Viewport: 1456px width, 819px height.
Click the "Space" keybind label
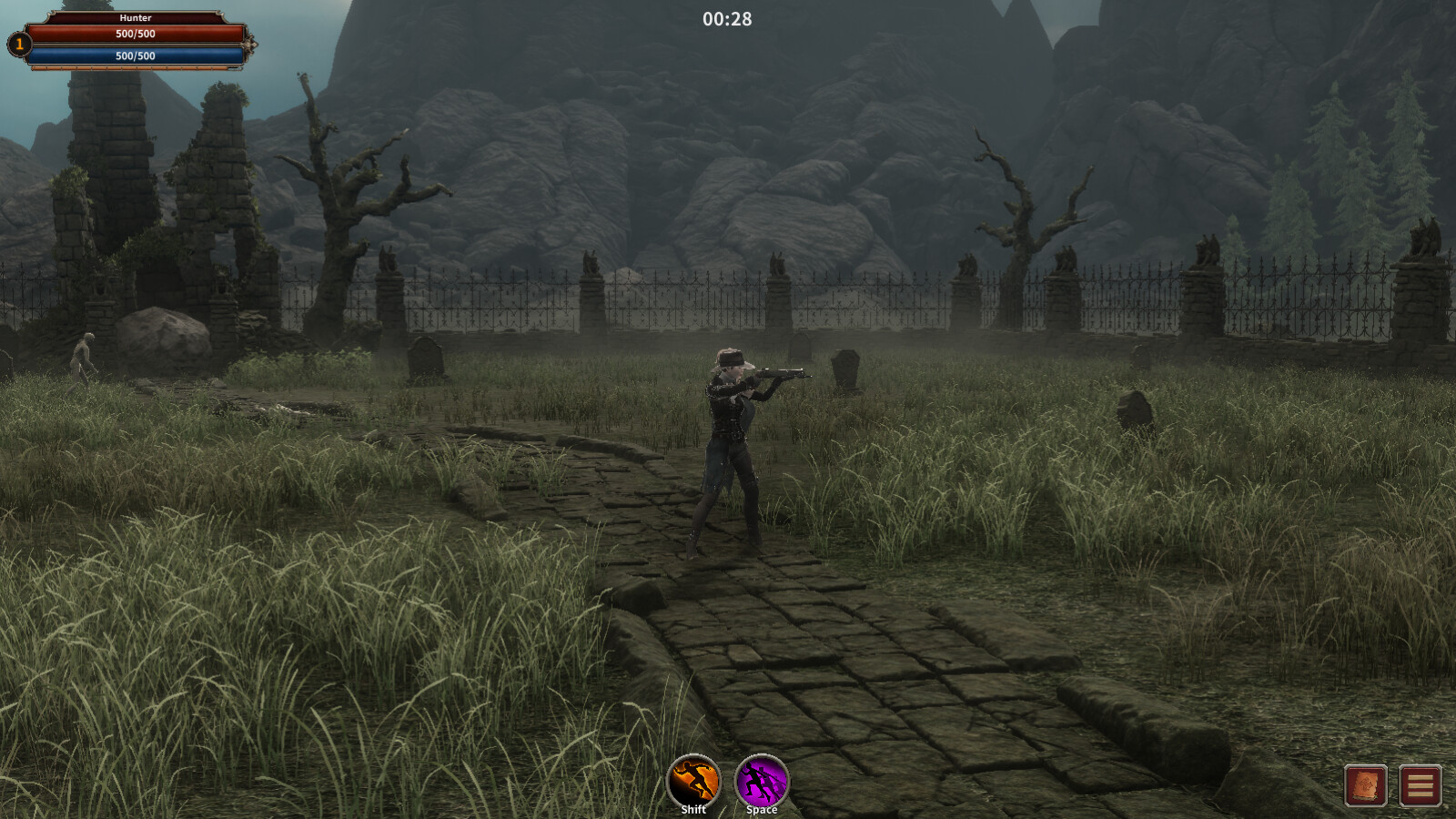pos(763,808)
